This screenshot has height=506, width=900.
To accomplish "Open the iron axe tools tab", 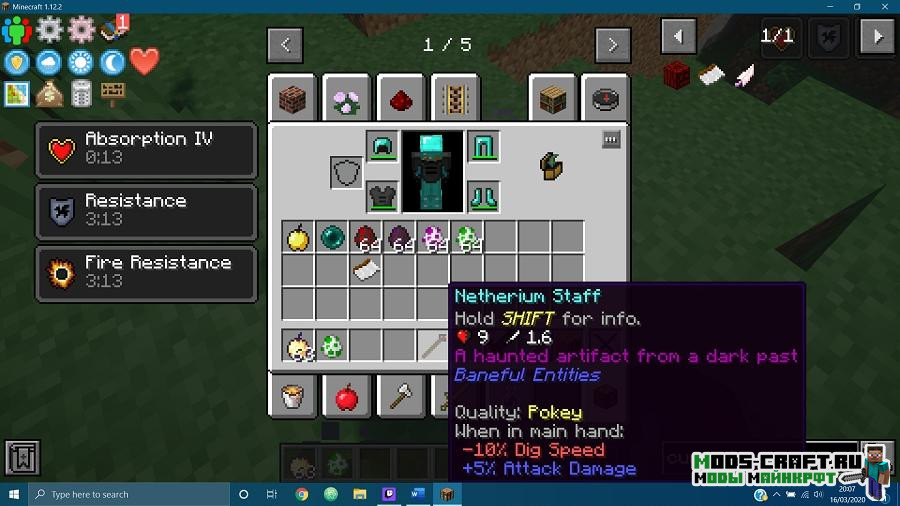I will pyautogui.click(x=400, y=398).
